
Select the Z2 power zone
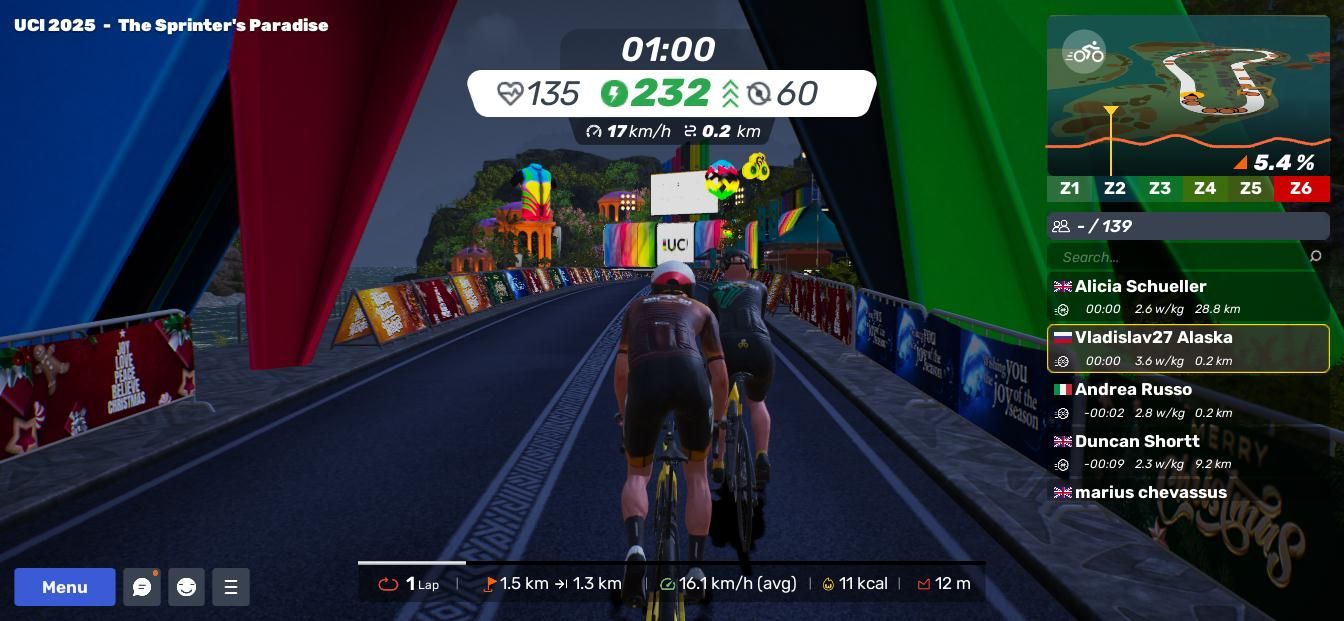tap(1114, 188)
